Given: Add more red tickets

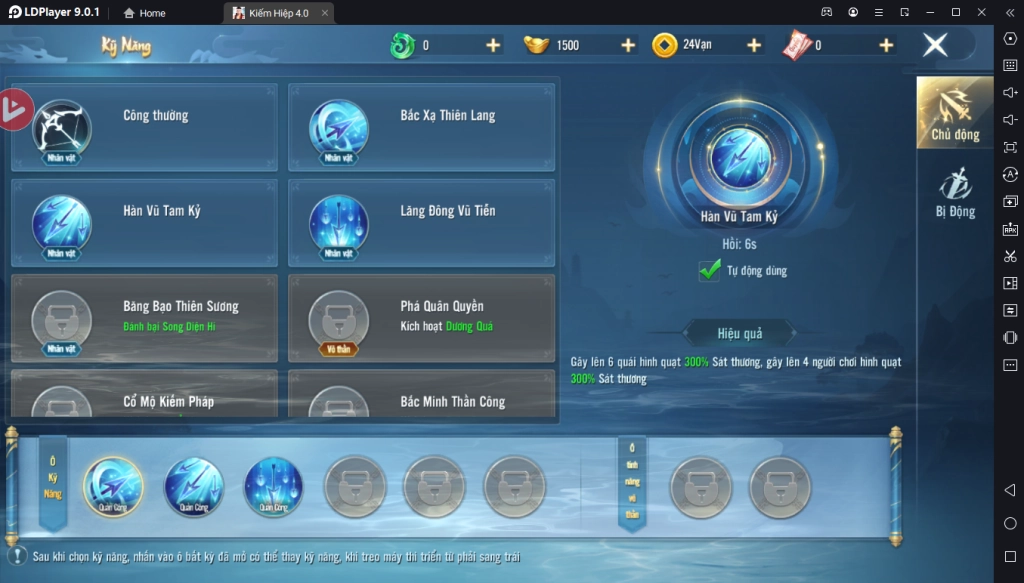Looking at the screenshot, I should pyautogui.click(x=886, y=45).
